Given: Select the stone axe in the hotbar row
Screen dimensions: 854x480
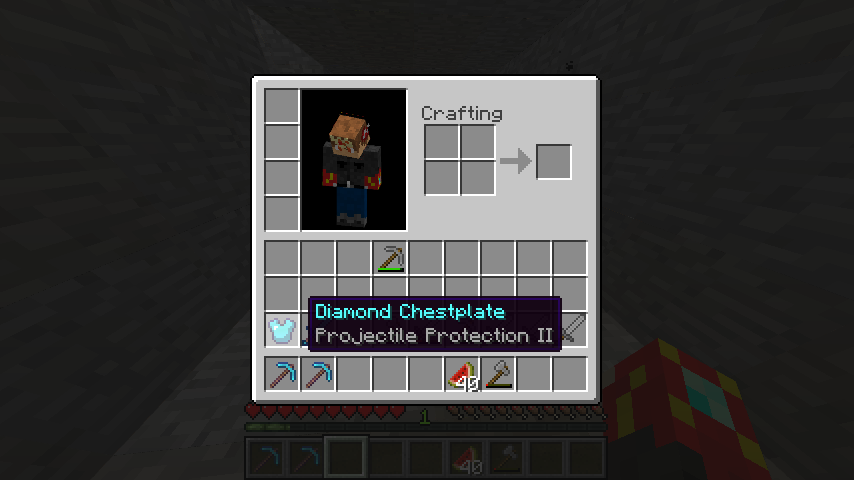Looking at the screenshot, I should pos(498,374).
